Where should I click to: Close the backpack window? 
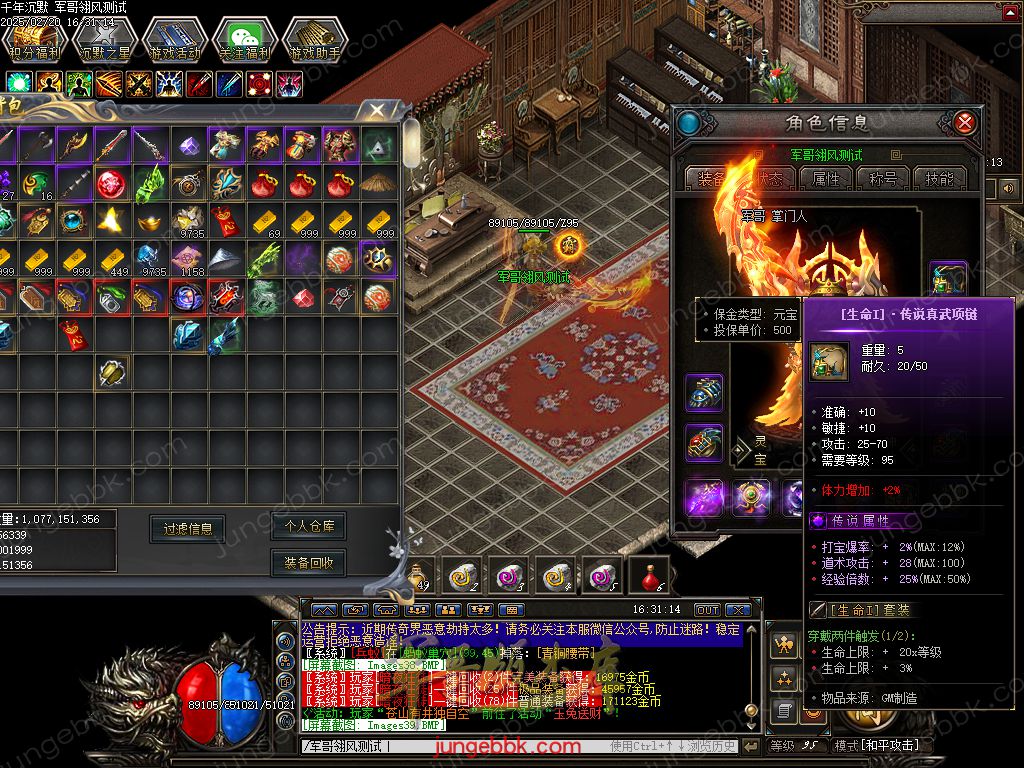(377, 110)
